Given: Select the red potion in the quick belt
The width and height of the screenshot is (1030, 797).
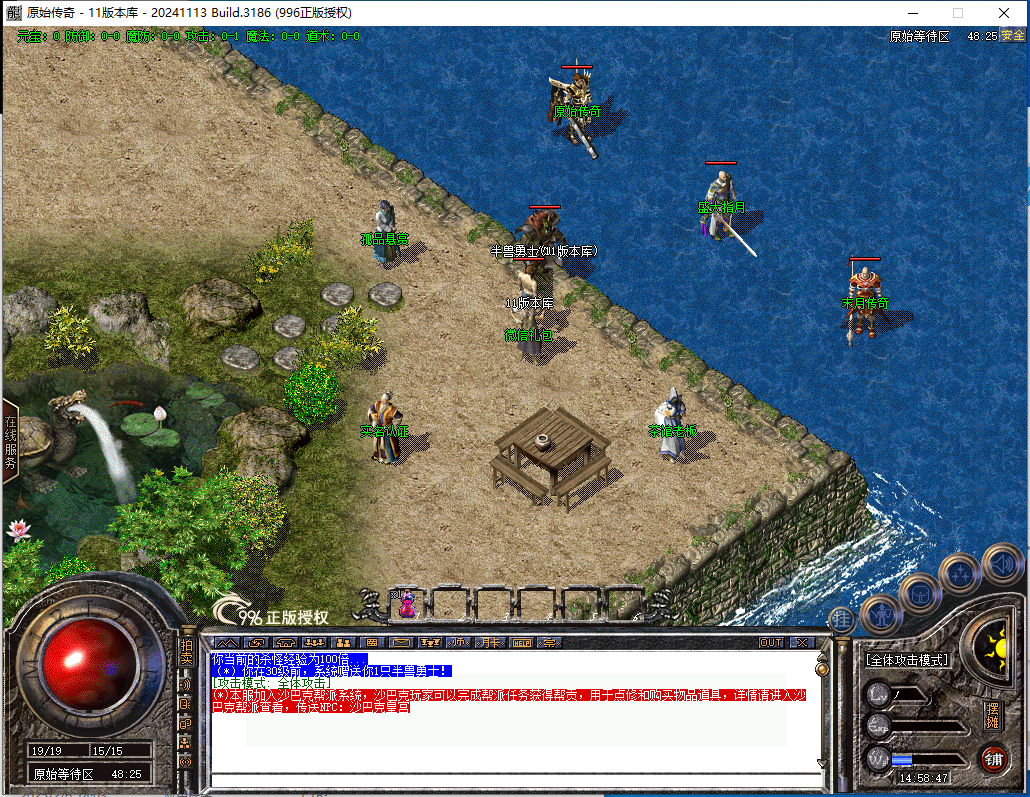Looking at the screenshot, I should [x=407, y=603].
